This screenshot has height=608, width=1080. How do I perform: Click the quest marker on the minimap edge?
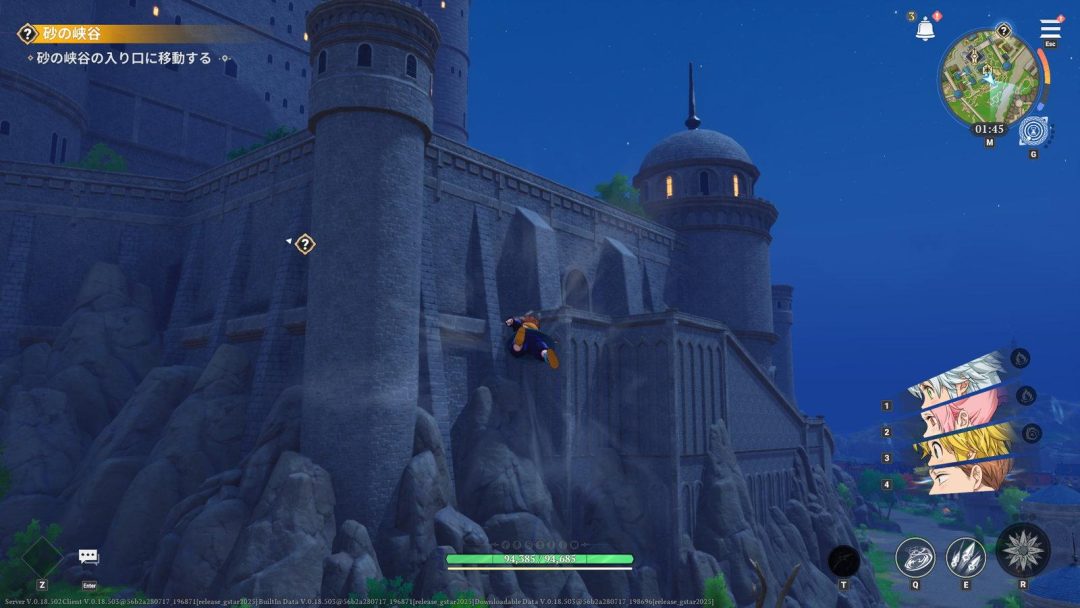1003,31
